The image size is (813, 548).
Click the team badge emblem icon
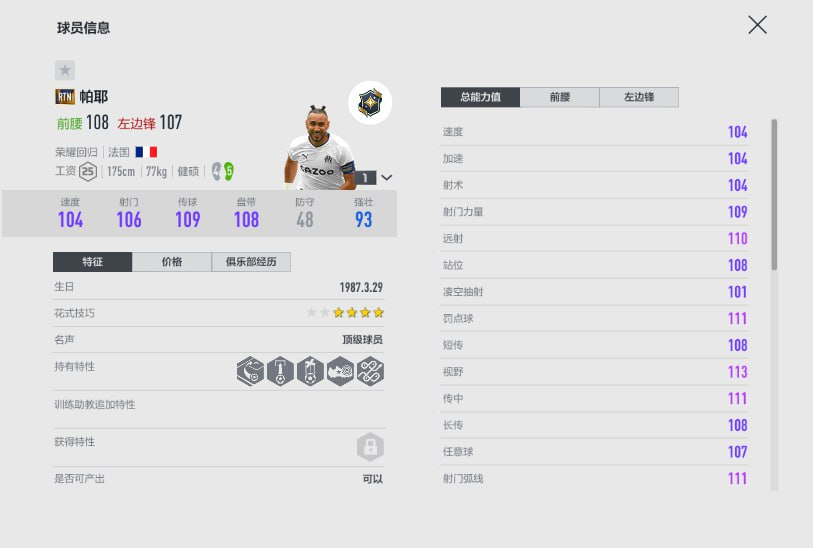point(370,102)
